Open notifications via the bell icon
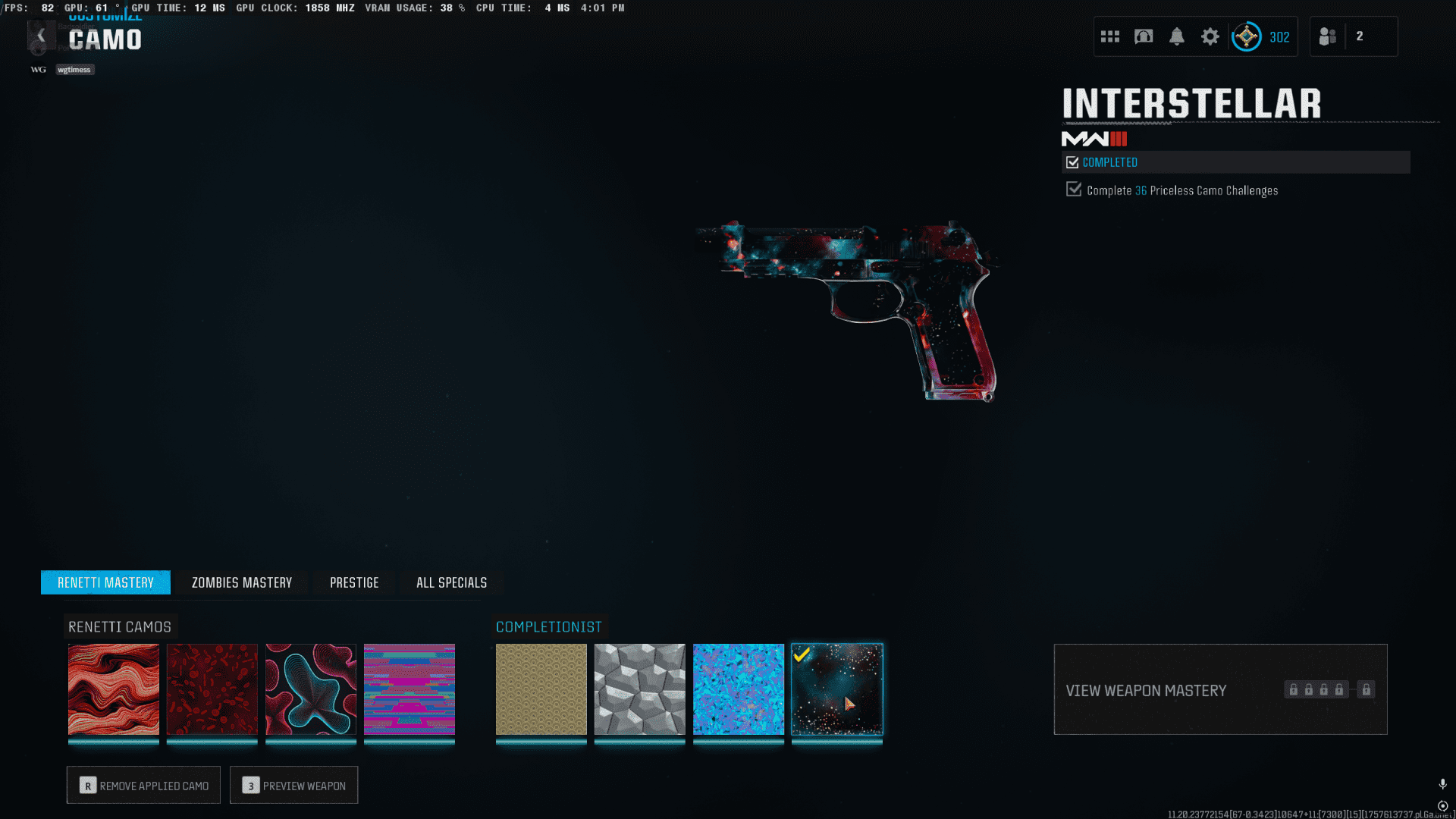Image resolution: width=1456 pixels, height=819 pixels. point(1177,36)
